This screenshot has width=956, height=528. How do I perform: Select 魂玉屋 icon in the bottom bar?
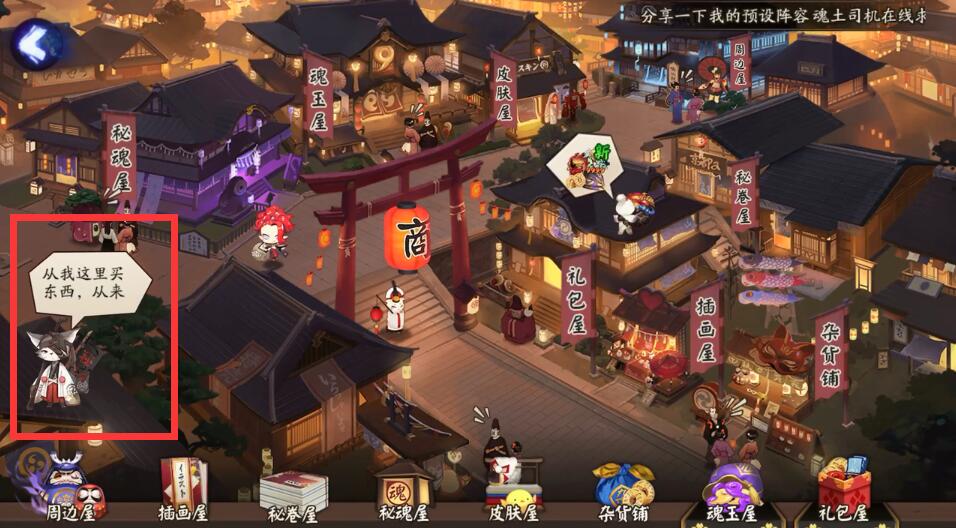733,490
